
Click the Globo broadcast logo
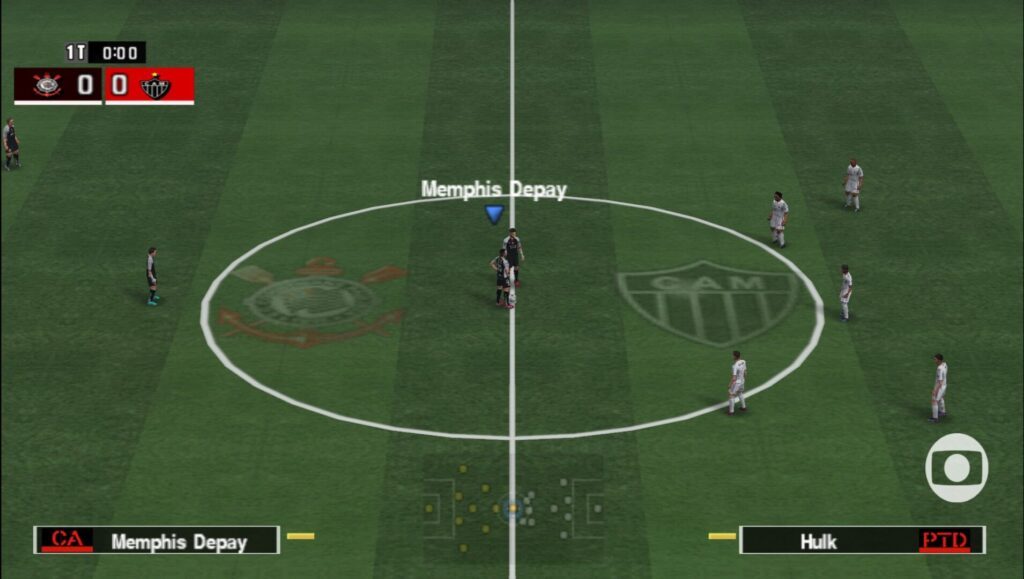(x=956, y=468)
